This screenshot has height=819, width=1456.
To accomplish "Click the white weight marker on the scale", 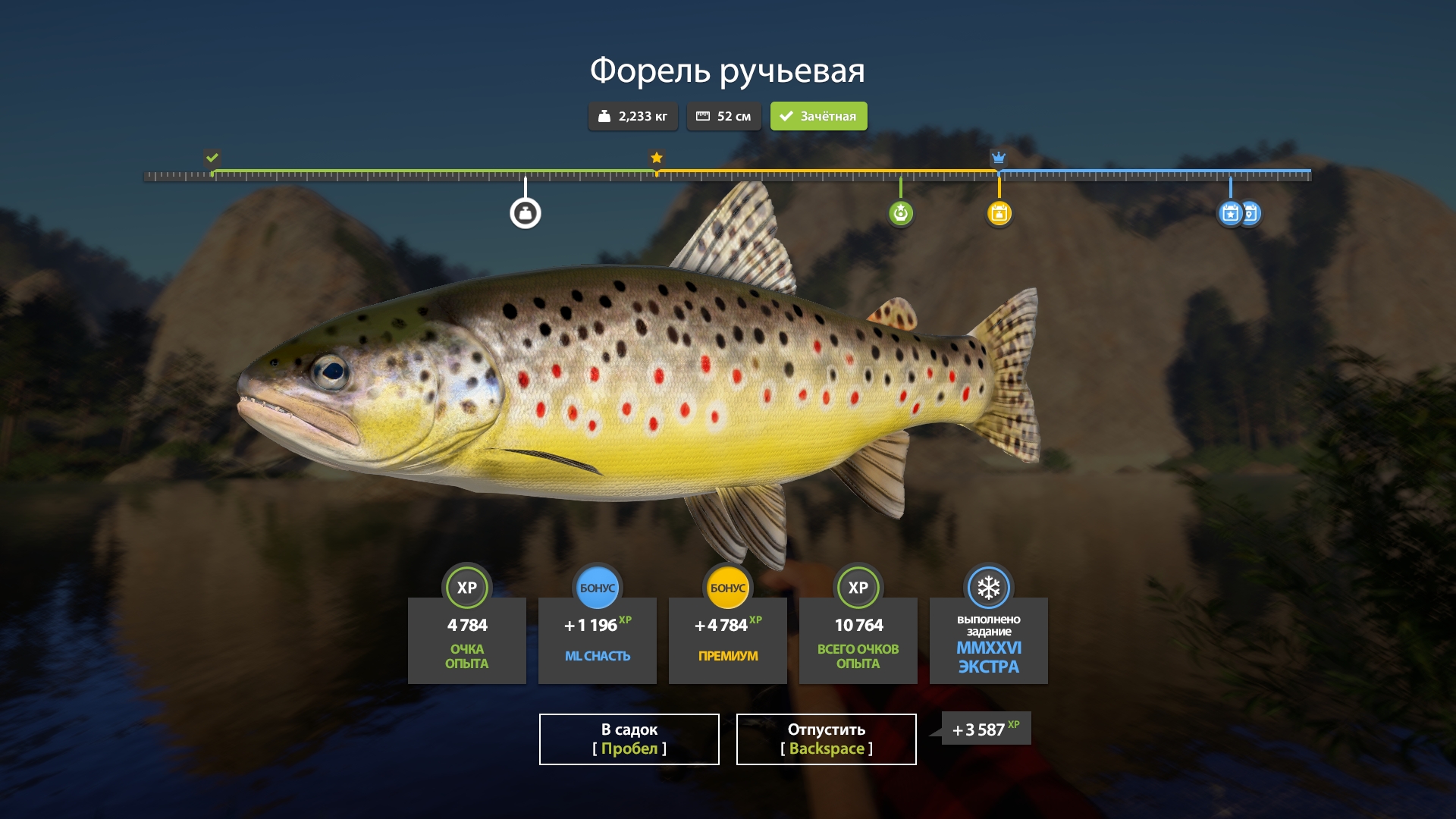I will click(x=525, y=213).
